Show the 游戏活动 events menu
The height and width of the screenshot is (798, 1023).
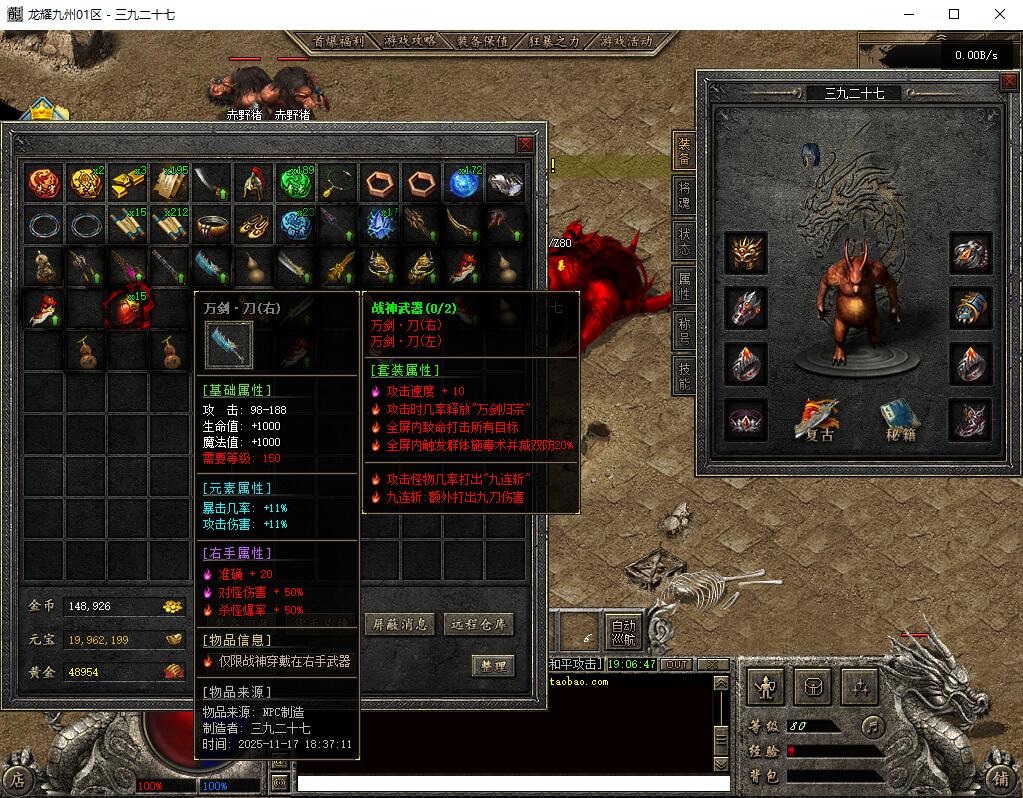pos(626,42)
